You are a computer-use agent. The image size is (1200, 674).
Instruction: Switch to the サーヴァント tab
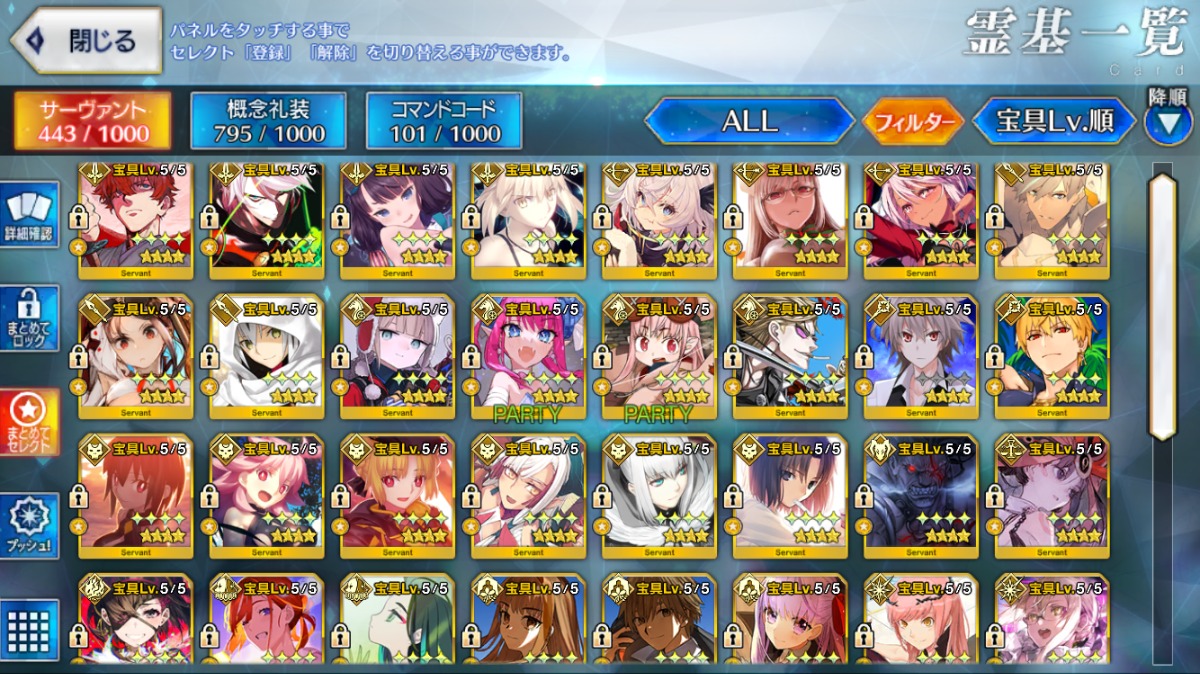92,121
